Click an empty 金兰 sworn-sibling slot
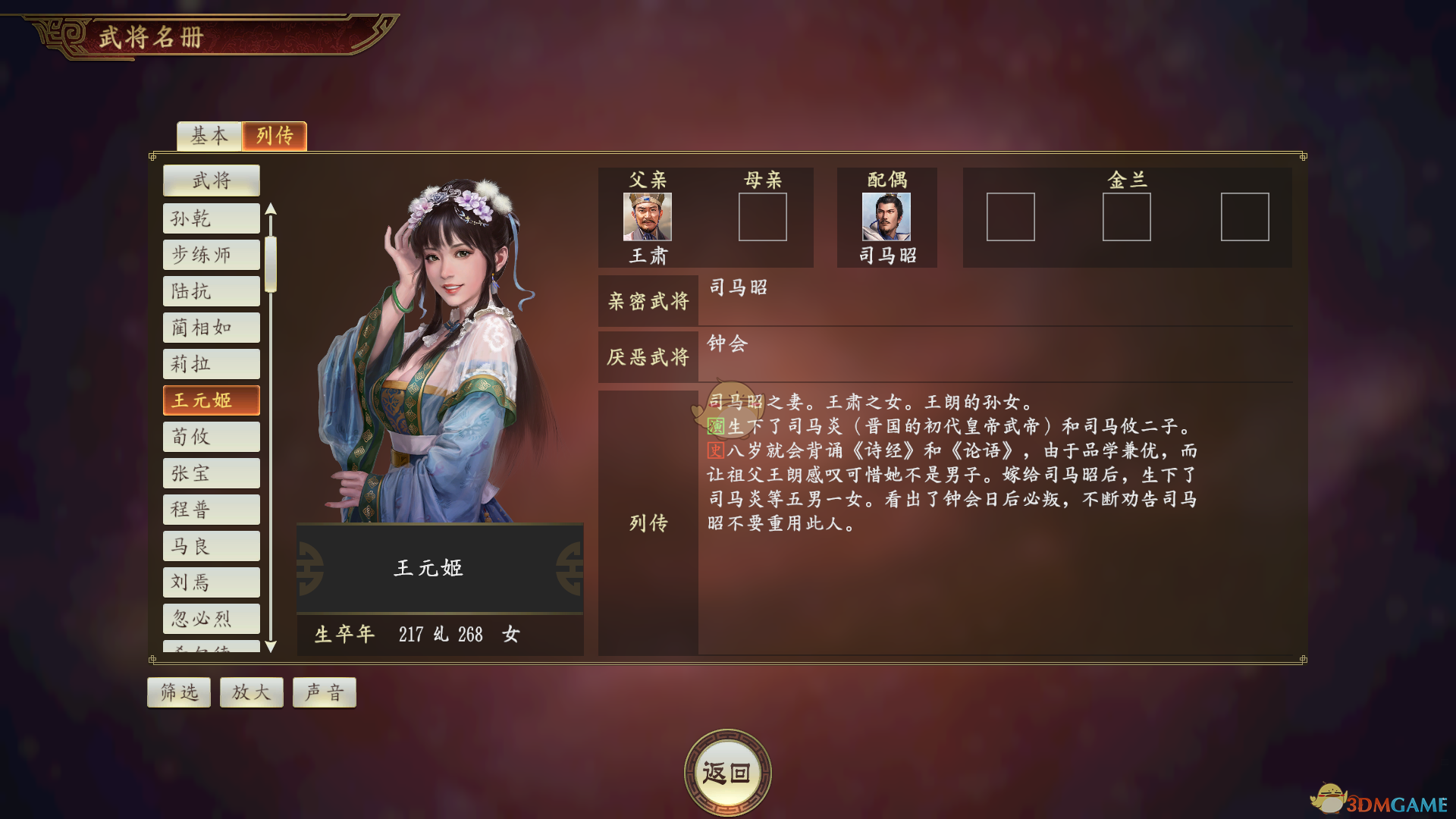Screen dimensions: 1456x819 (x=1012, y=218)
